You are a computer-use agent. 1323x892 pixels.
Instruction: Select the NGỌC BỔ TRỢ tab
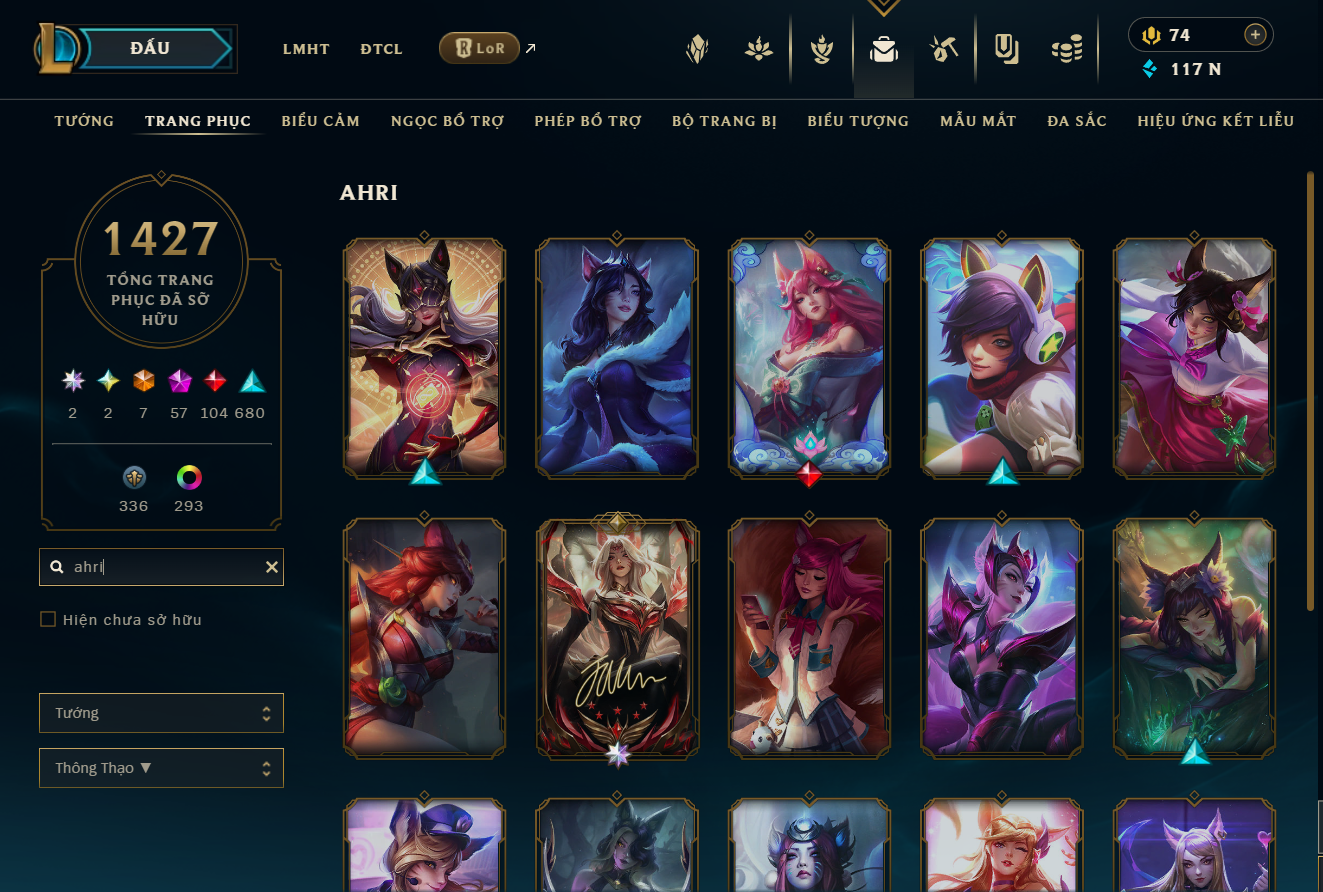tap(447, 121)
